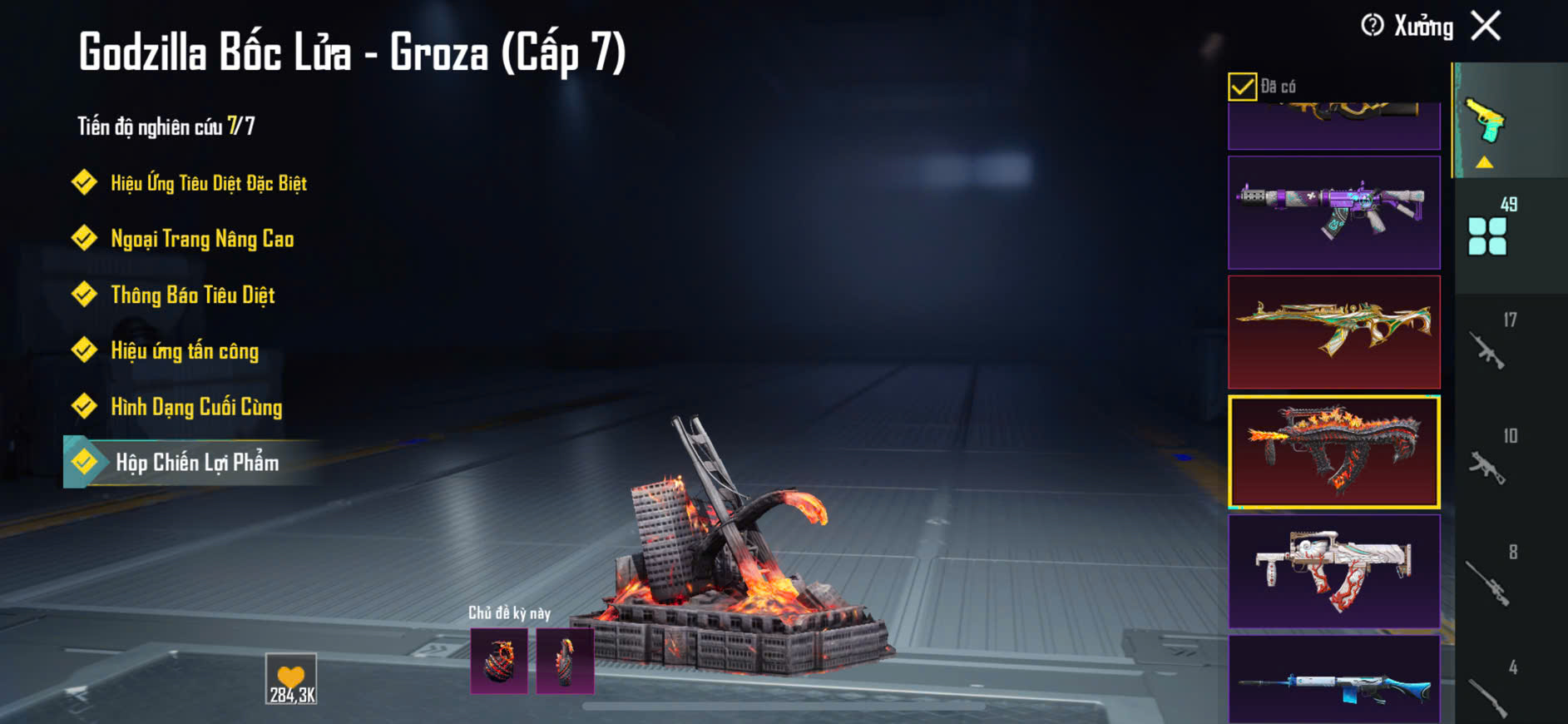Select the purple M416 skin thumbnail
The width and height of the screenshot is (1568, 724).
pyautogui.click(x=1333, y=212)
